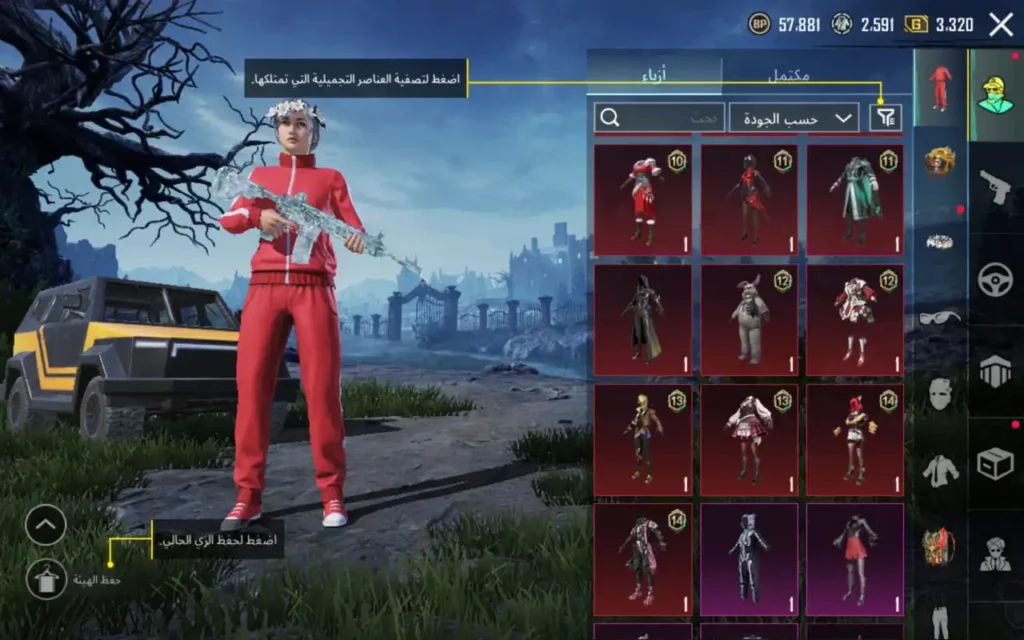Open the red tracksuit outfit category
This screenshot has width=1024, height=640.
tap(940, 88)
